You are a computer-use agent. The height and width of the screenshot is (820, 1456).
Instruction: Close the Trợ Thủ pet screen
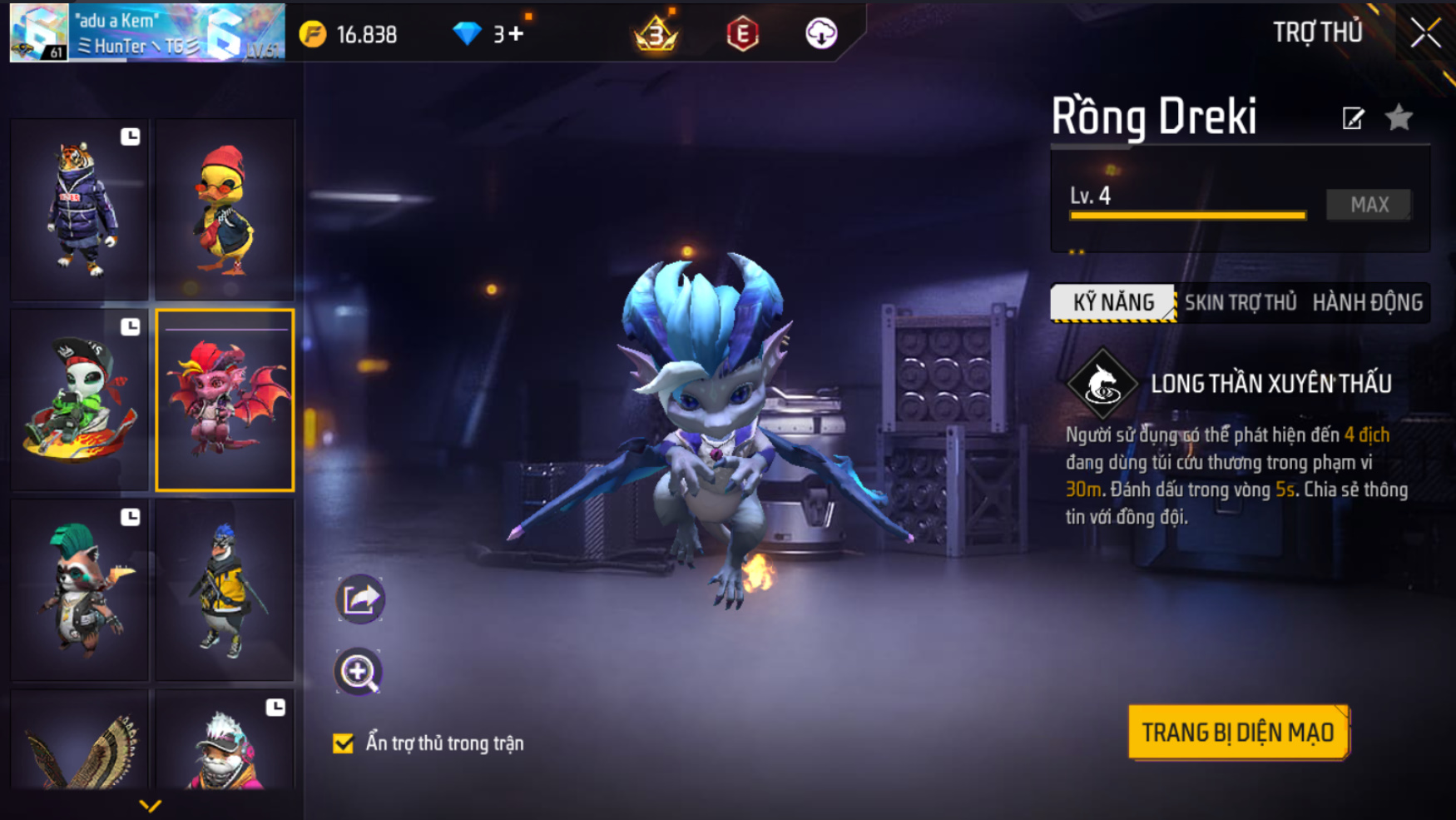1425,33
